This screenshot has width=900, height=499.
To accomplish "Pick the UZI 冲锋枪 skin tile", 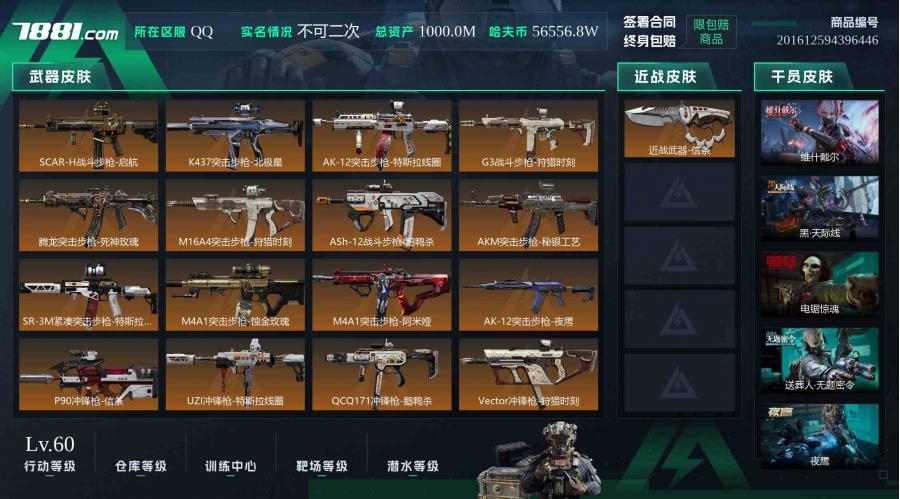I will [x=235, y=375].
